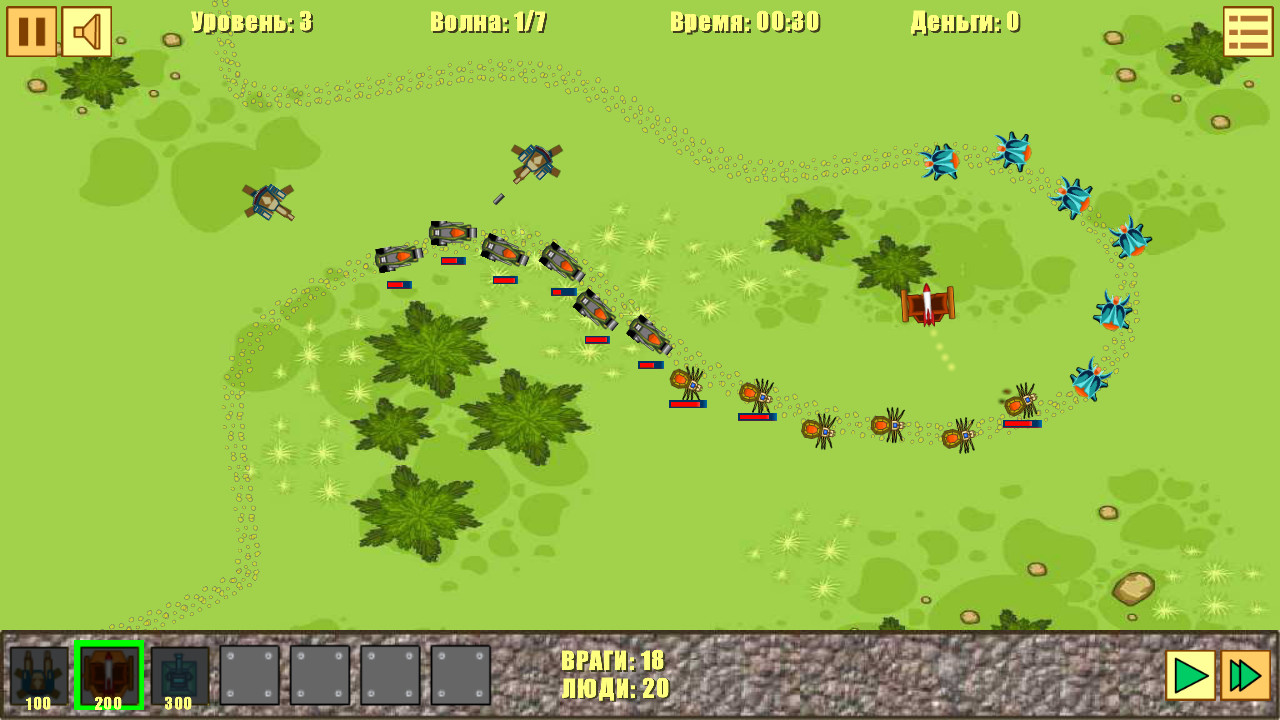Click the Время timer display
Screen dimensions: 1280x720
pos(745,22)
